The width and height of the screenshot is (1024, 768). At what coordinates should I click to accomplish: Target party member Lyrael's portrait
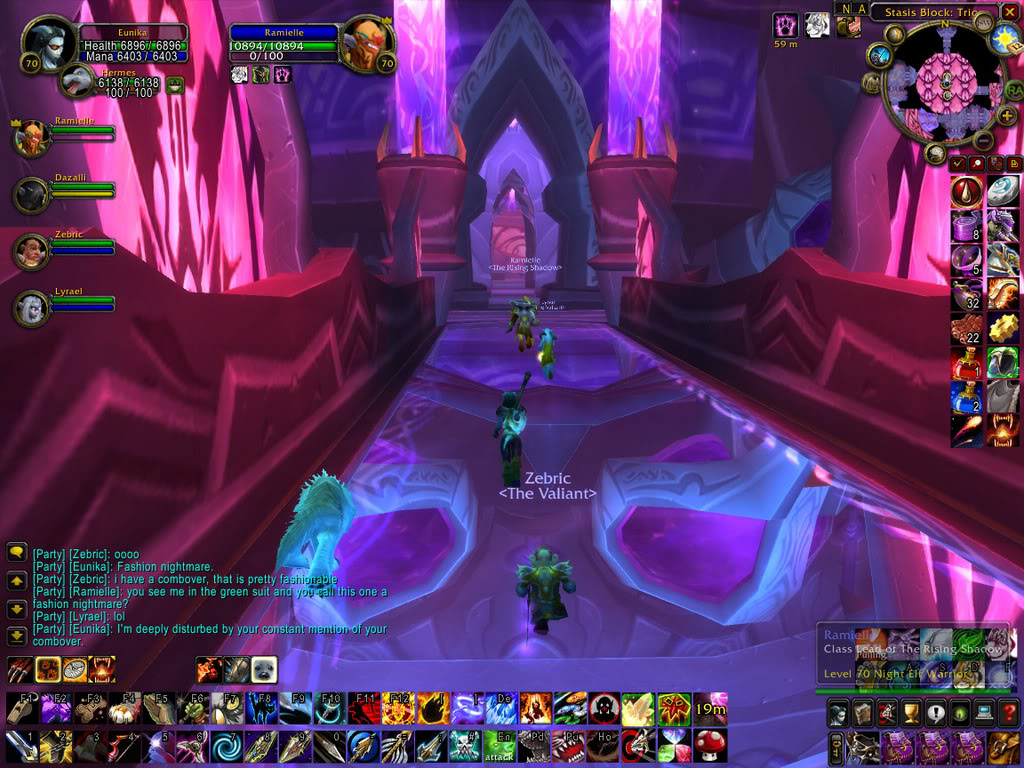31,308
